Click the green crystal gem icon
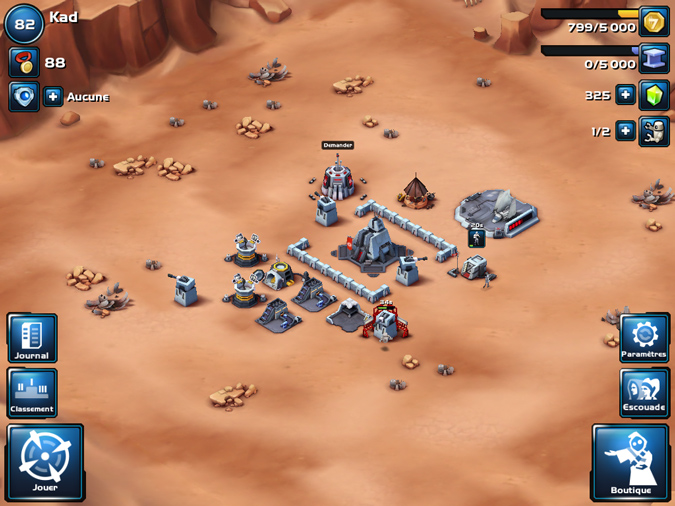 [654, 95]
